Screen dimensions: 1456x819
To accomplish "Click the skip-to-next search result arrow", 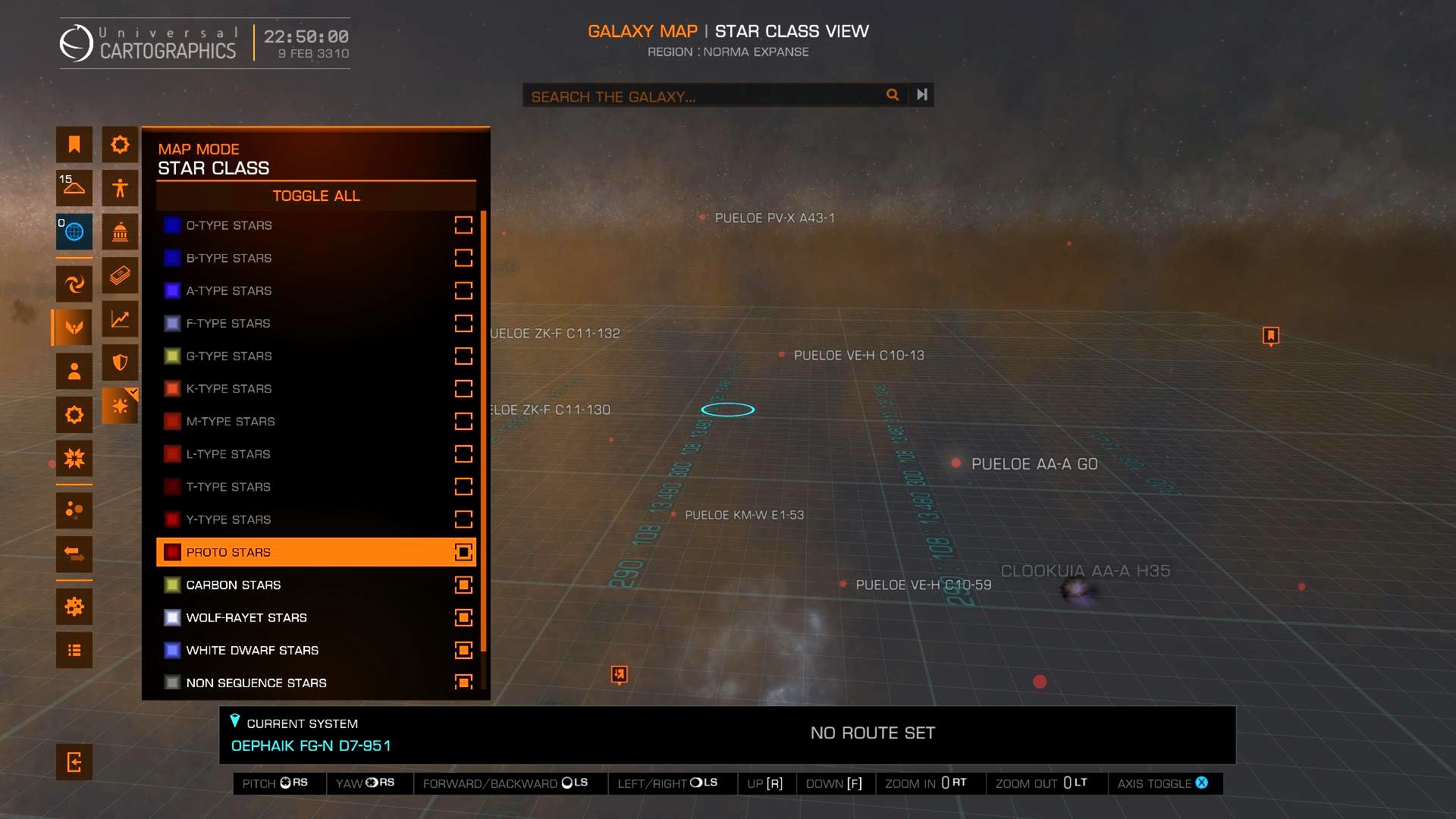I will pos(921,95).
